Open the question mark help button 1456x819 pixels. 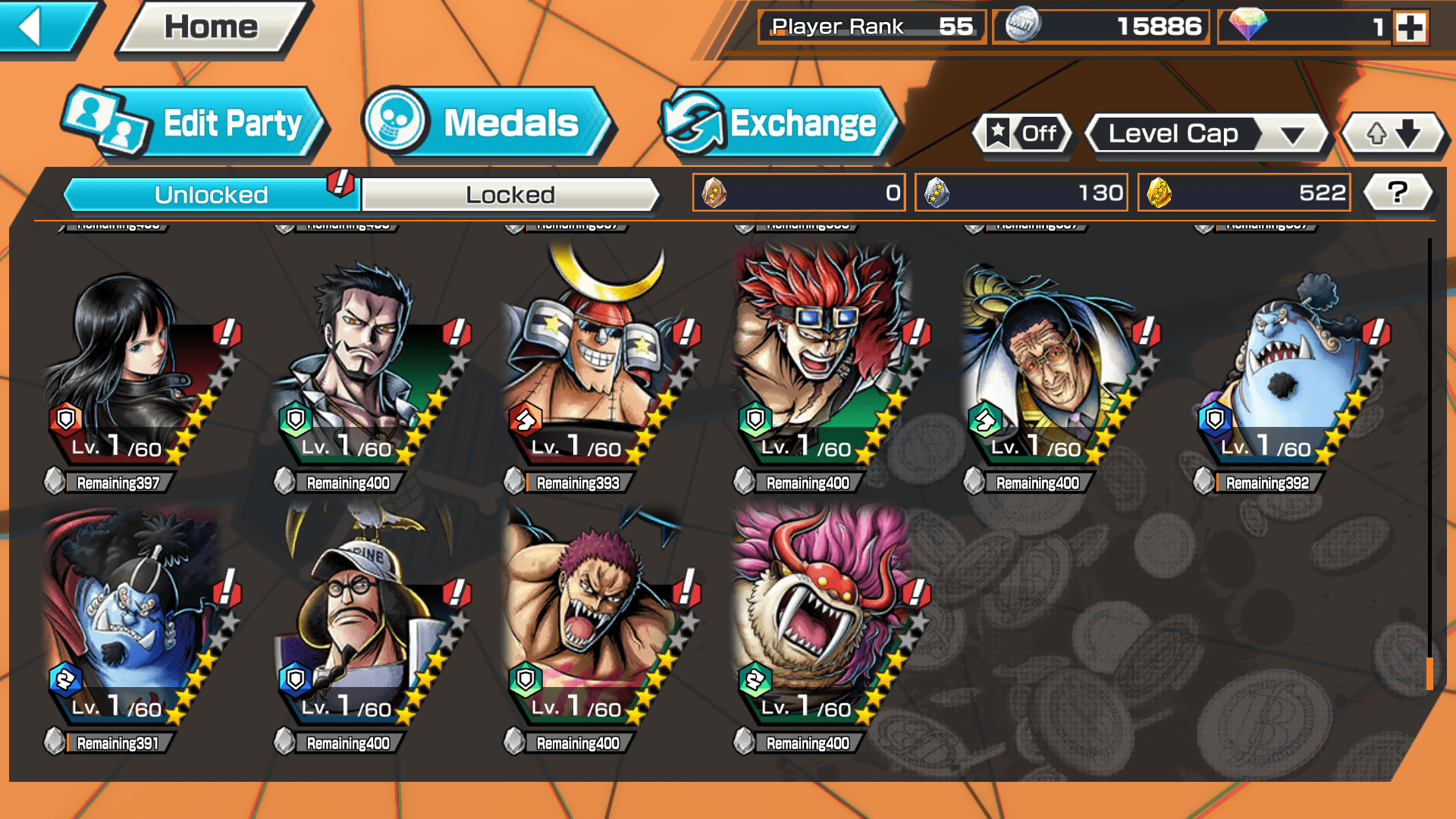(x=1398, y=193)
